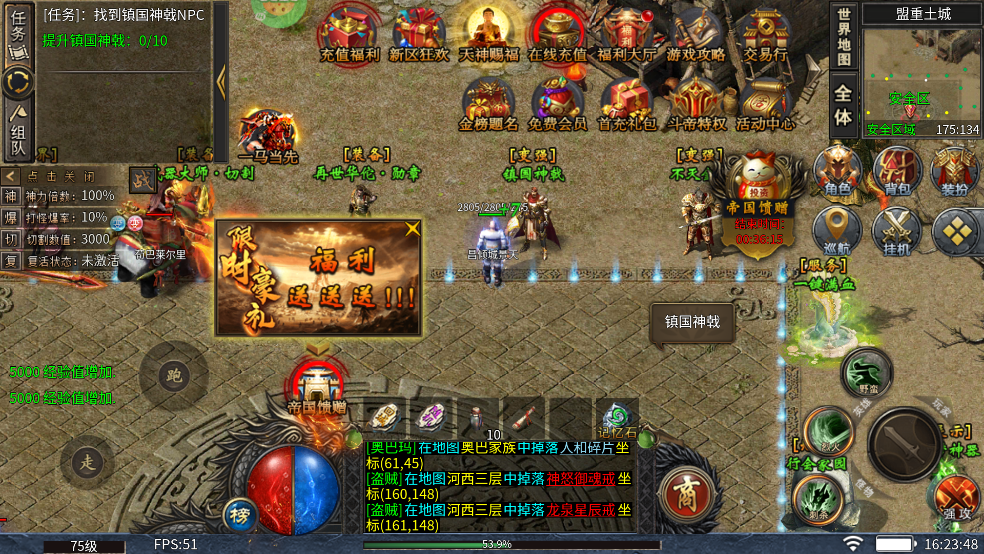
Task: Open the 福利大厅 welfare hall
Action: tap(625, 33)
